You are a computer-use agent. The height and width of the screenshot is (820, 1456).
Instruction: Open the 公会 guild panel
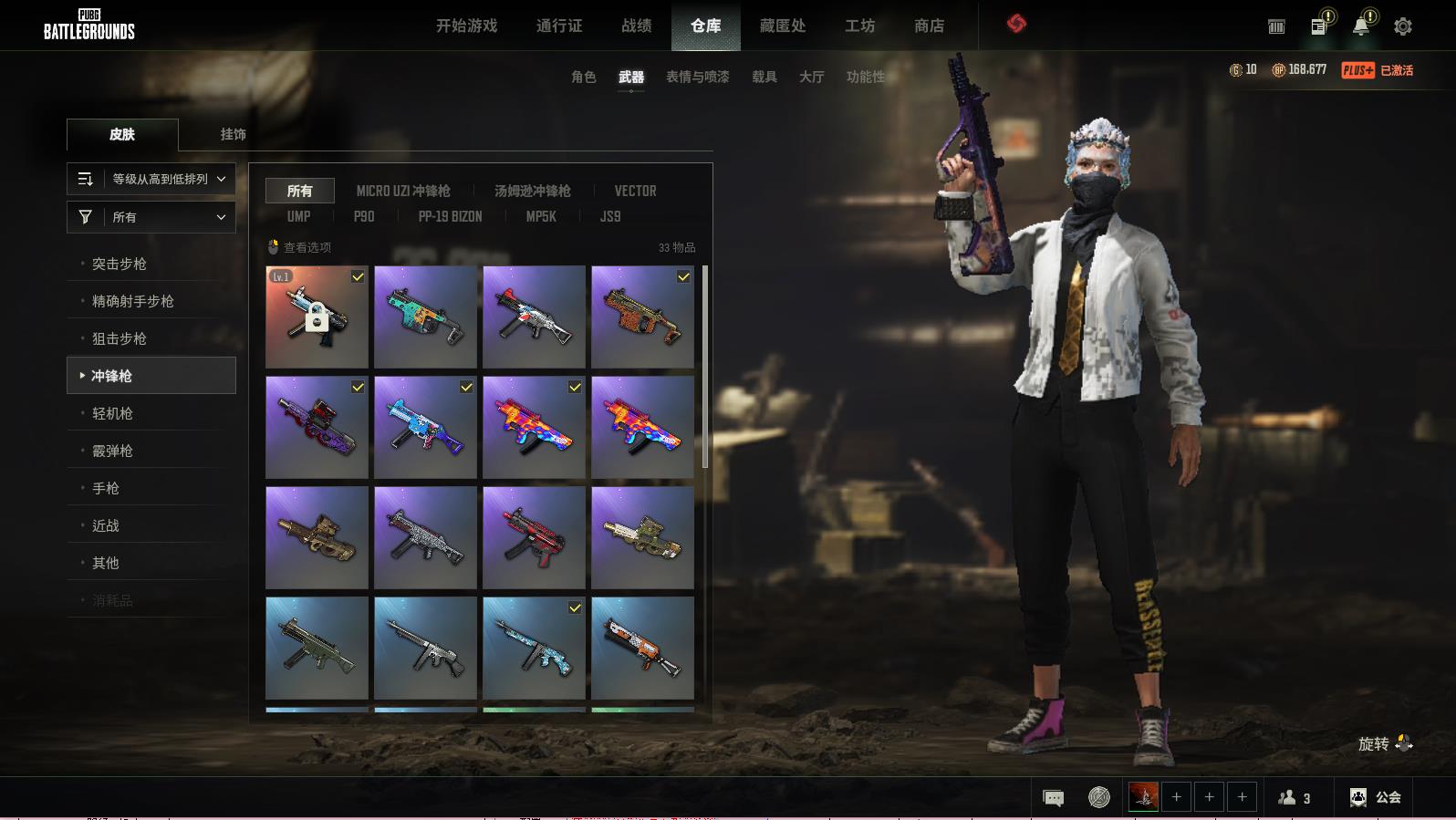tap(1376, 797)
